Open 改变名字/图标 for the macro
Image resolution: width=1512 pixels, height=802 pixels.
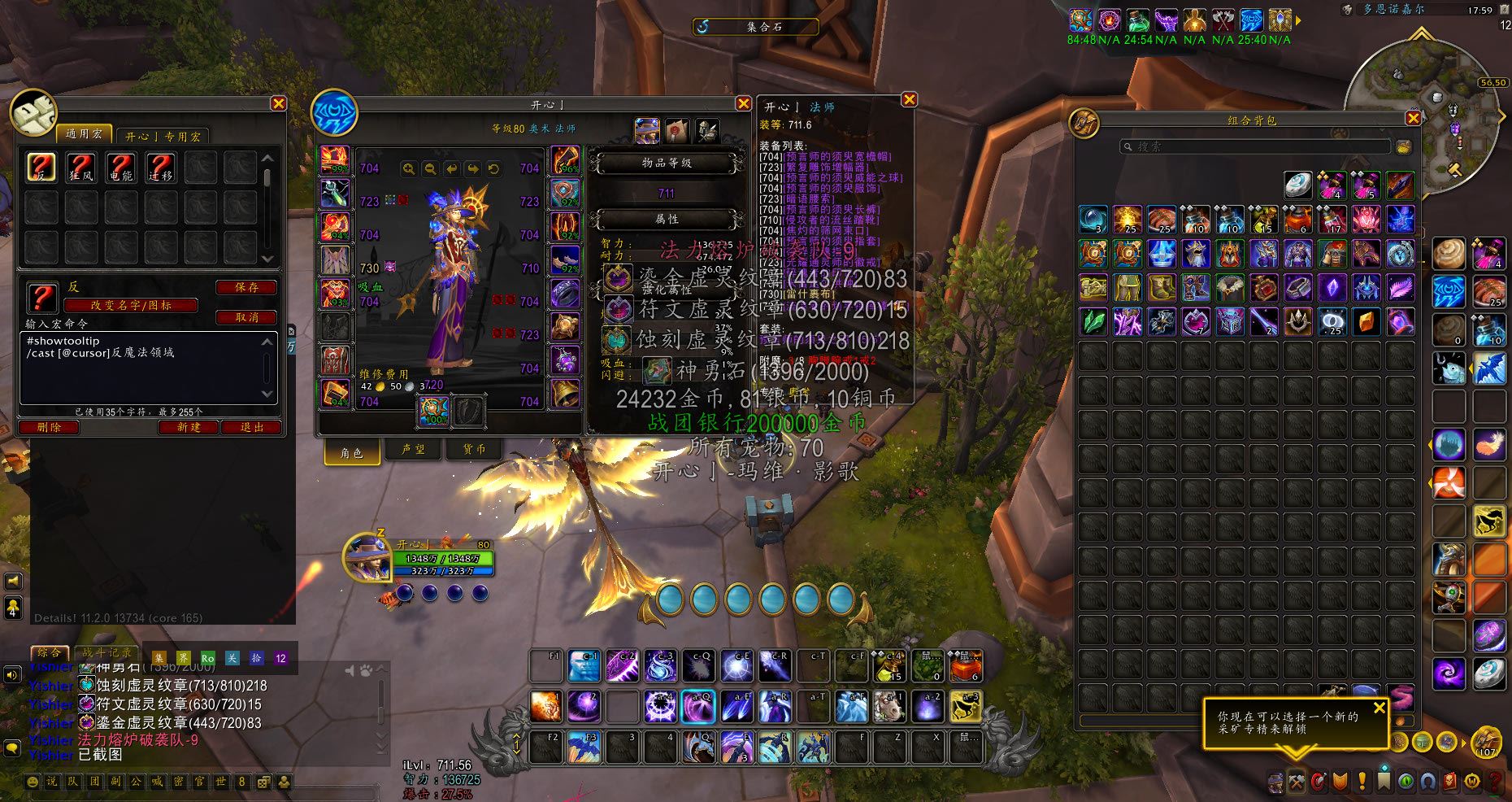pos(131,305)
